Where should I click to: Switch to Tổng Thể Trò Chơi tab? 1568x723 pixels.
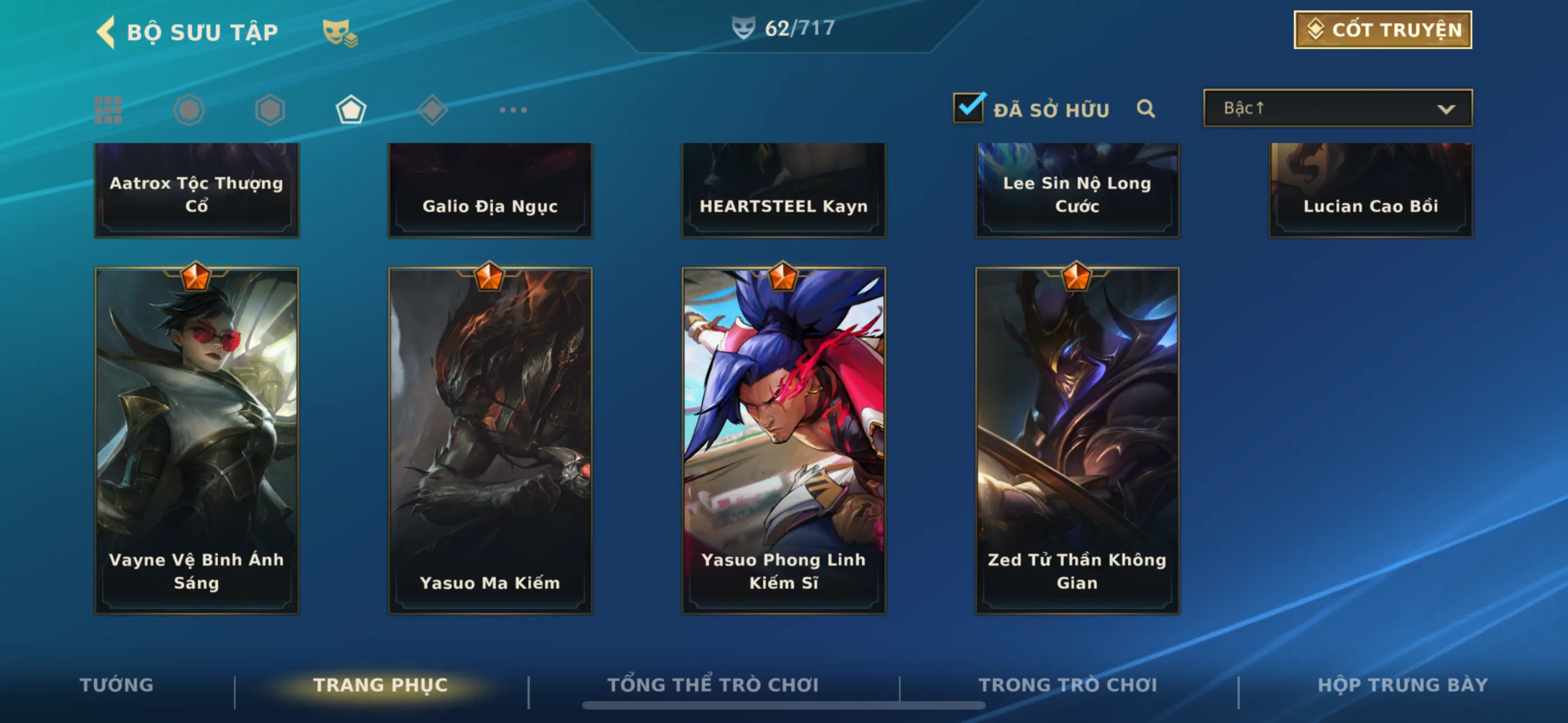point(713,685)
